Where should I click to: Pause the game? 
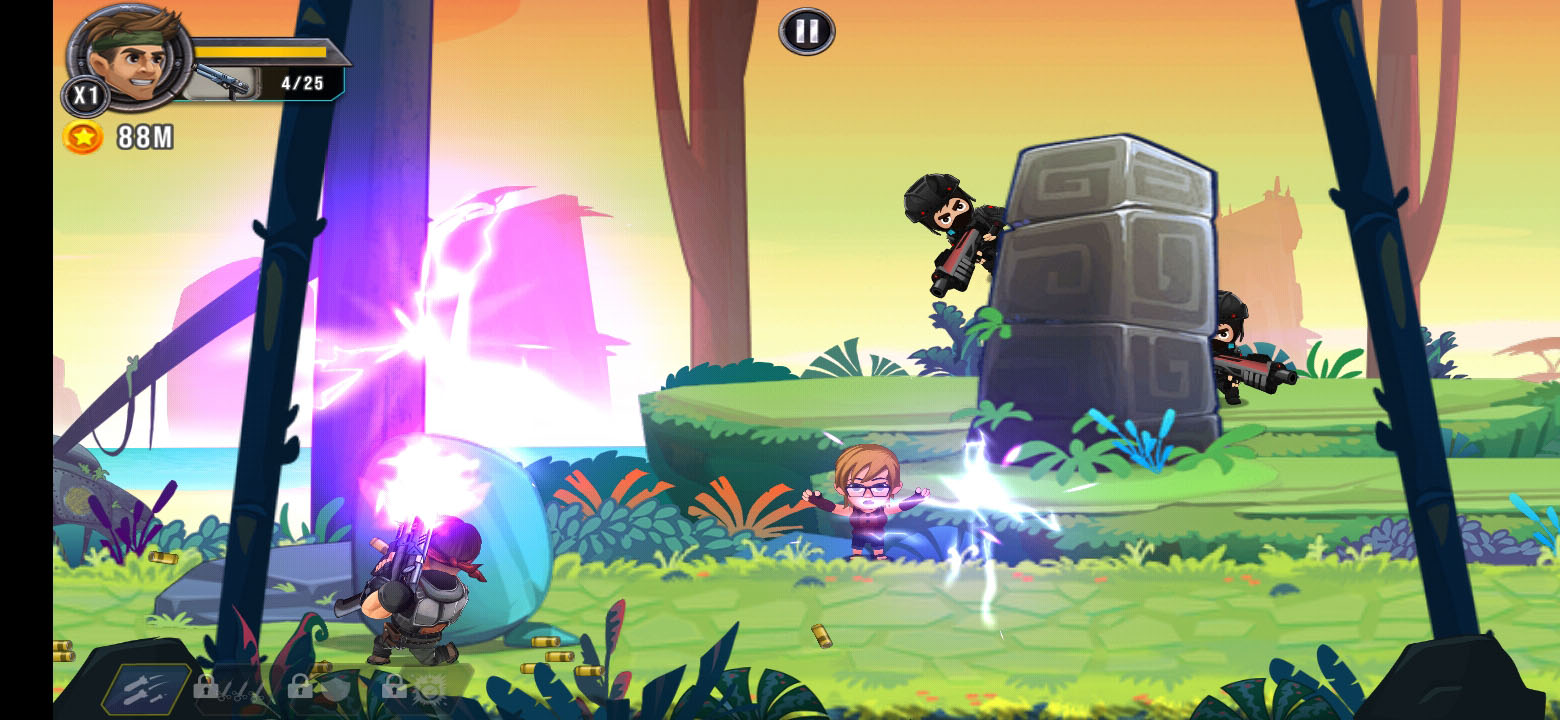click(x=806, y=31)
